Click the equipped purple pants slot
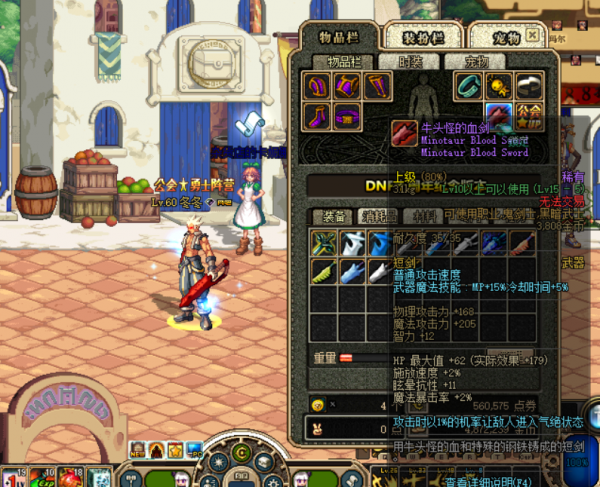 (x=376, y=86)
